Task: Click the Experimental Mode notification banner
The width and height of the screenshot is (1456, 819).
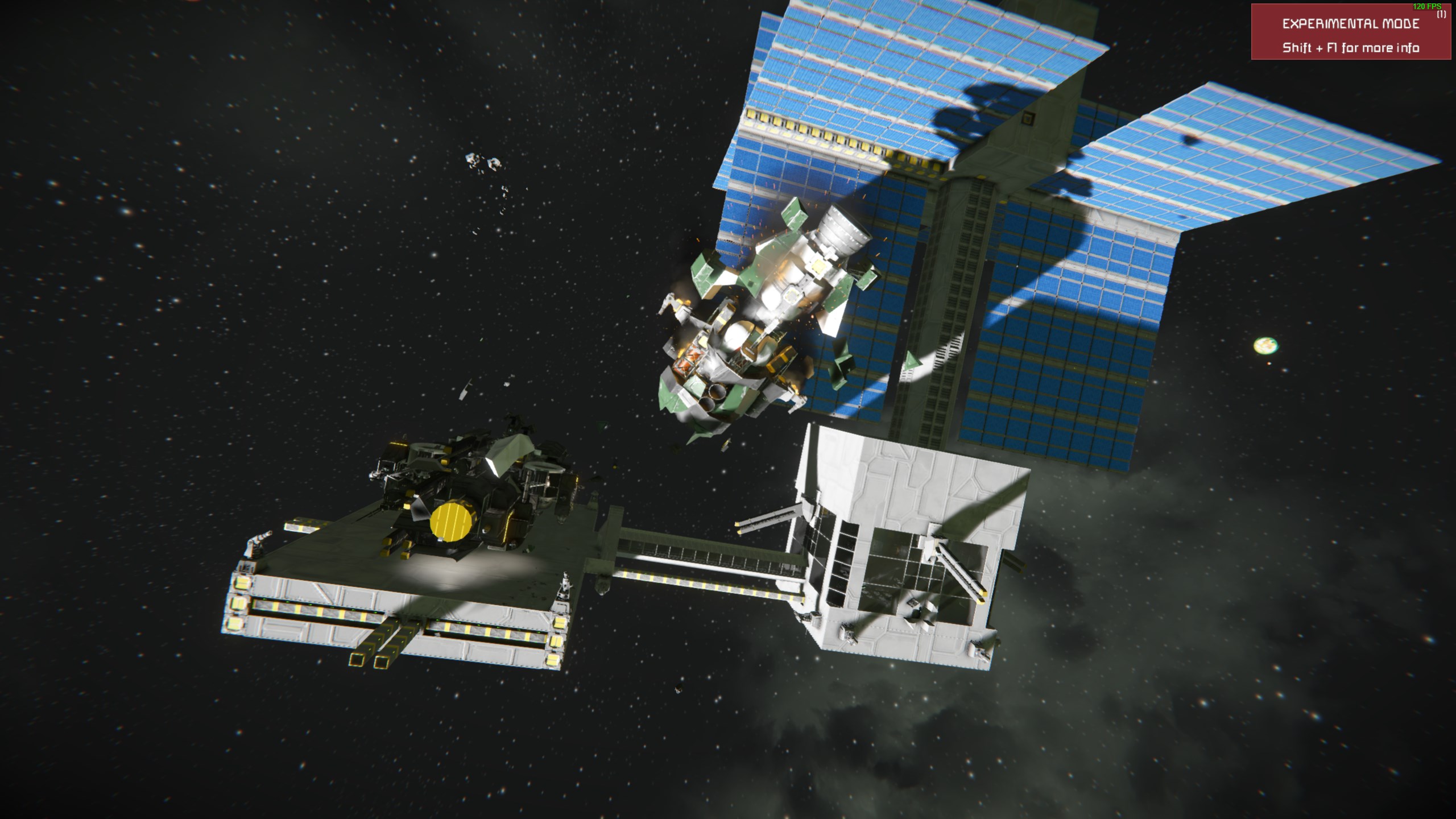Action: [x=1350, y=32]
